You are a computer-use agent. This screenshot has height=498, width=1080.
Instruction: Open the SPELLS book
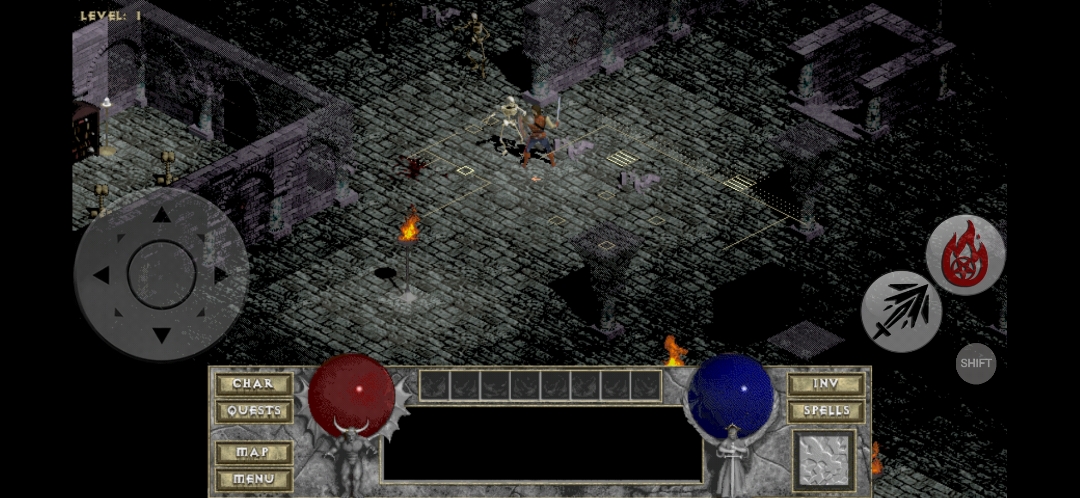point(825,411)
